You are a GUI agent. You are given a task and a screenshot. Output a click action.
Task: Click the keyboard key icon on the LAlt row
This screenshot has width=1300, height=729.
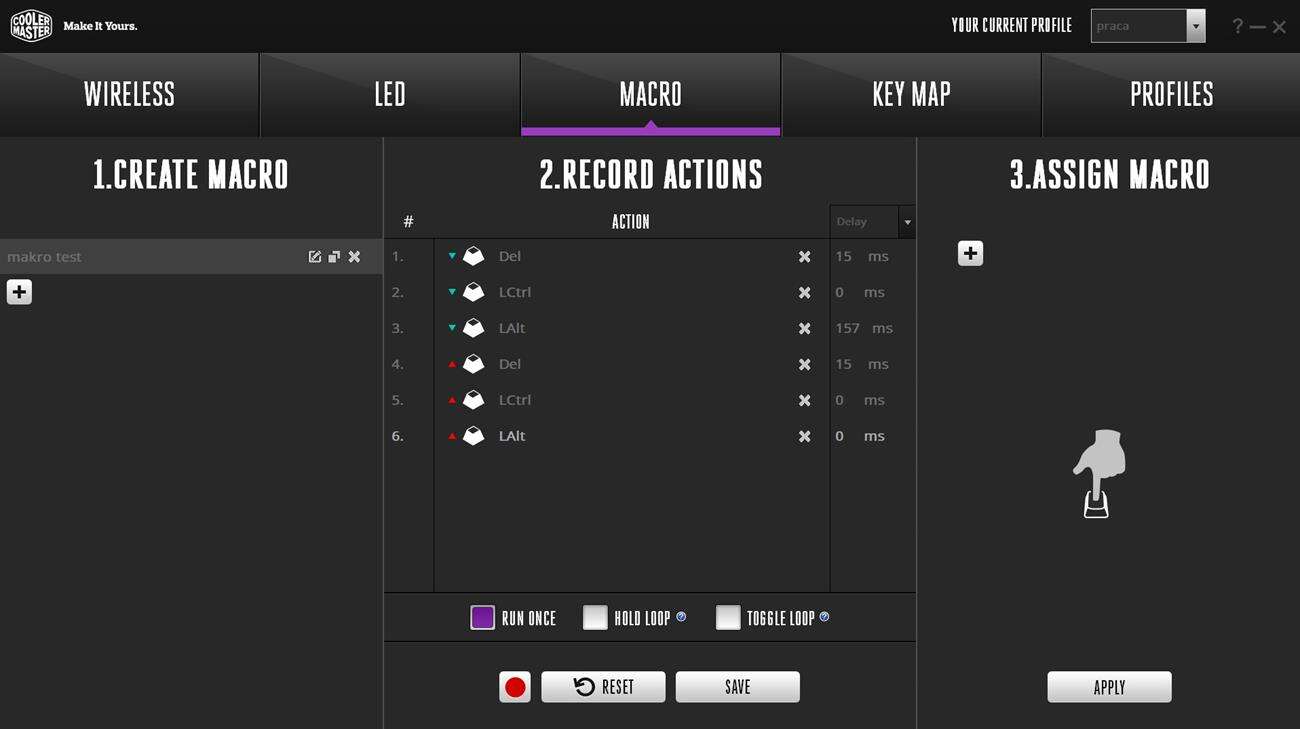tap(472, 327)
